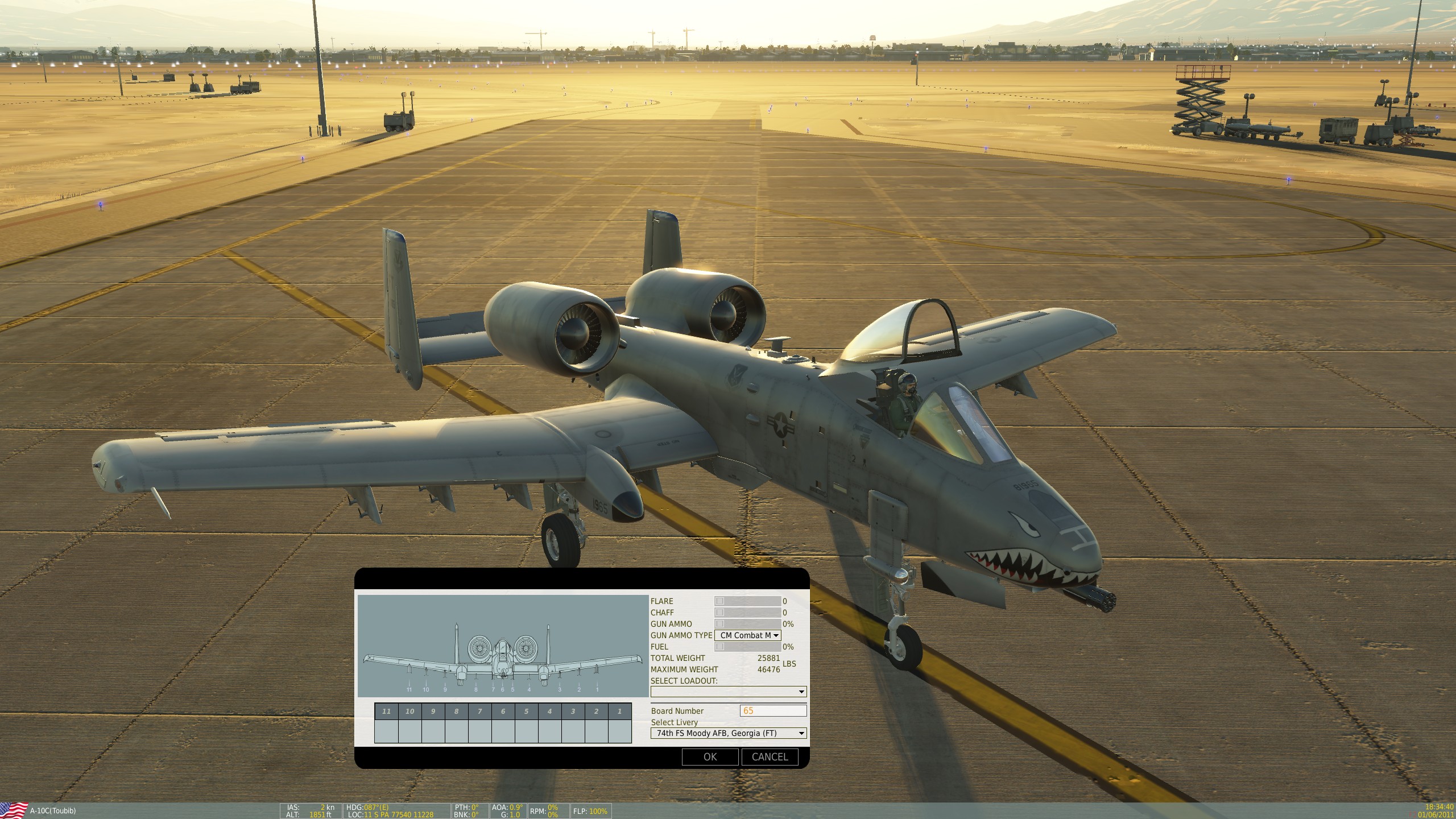This screenshot has width=1456, height=819.
Task: Select pylon station 11 header cell
Action: (387, 711)
